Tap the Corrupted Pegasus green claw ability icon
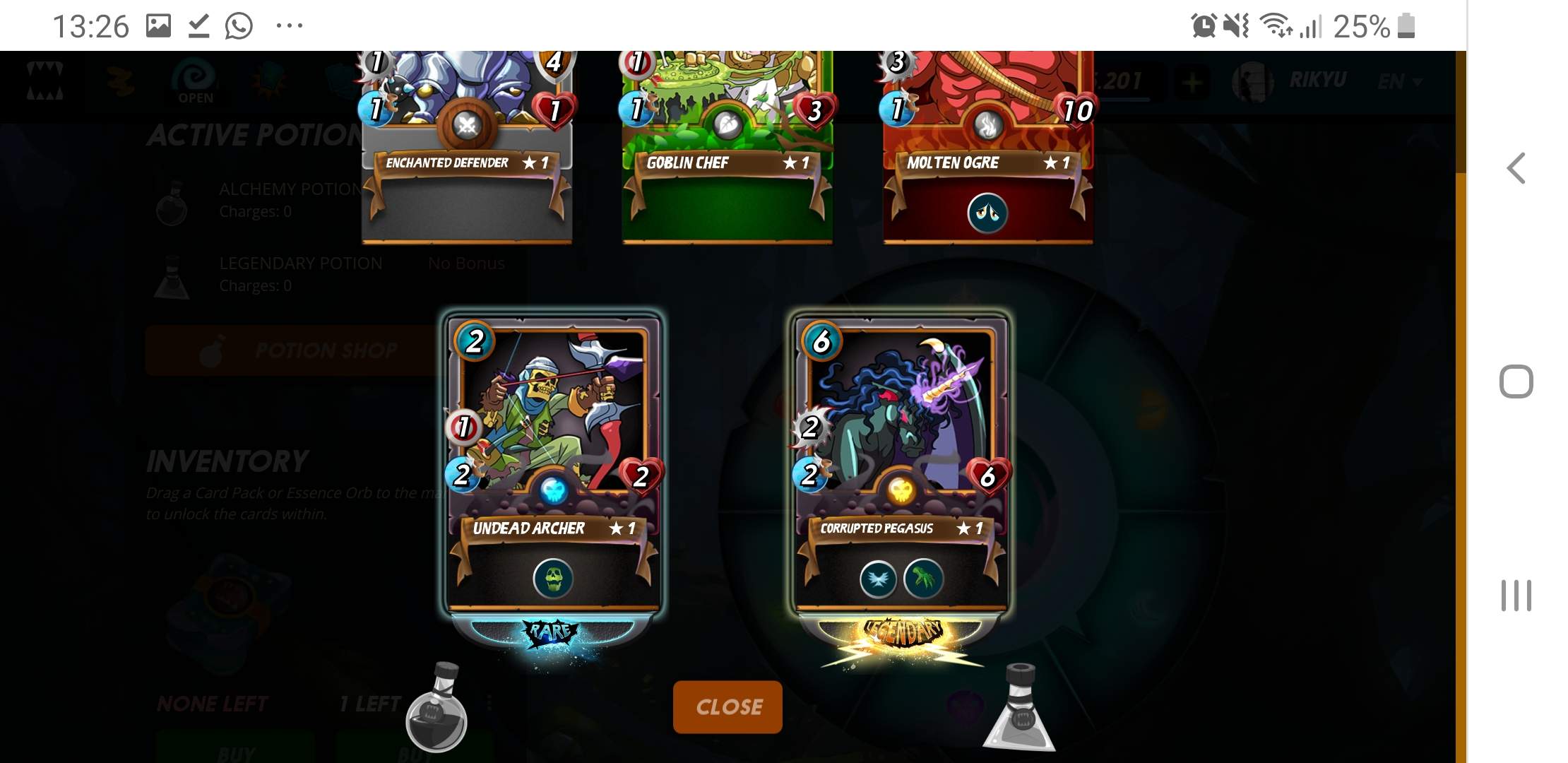Screen dimensions: 1568x763 [x=923, y=579]
